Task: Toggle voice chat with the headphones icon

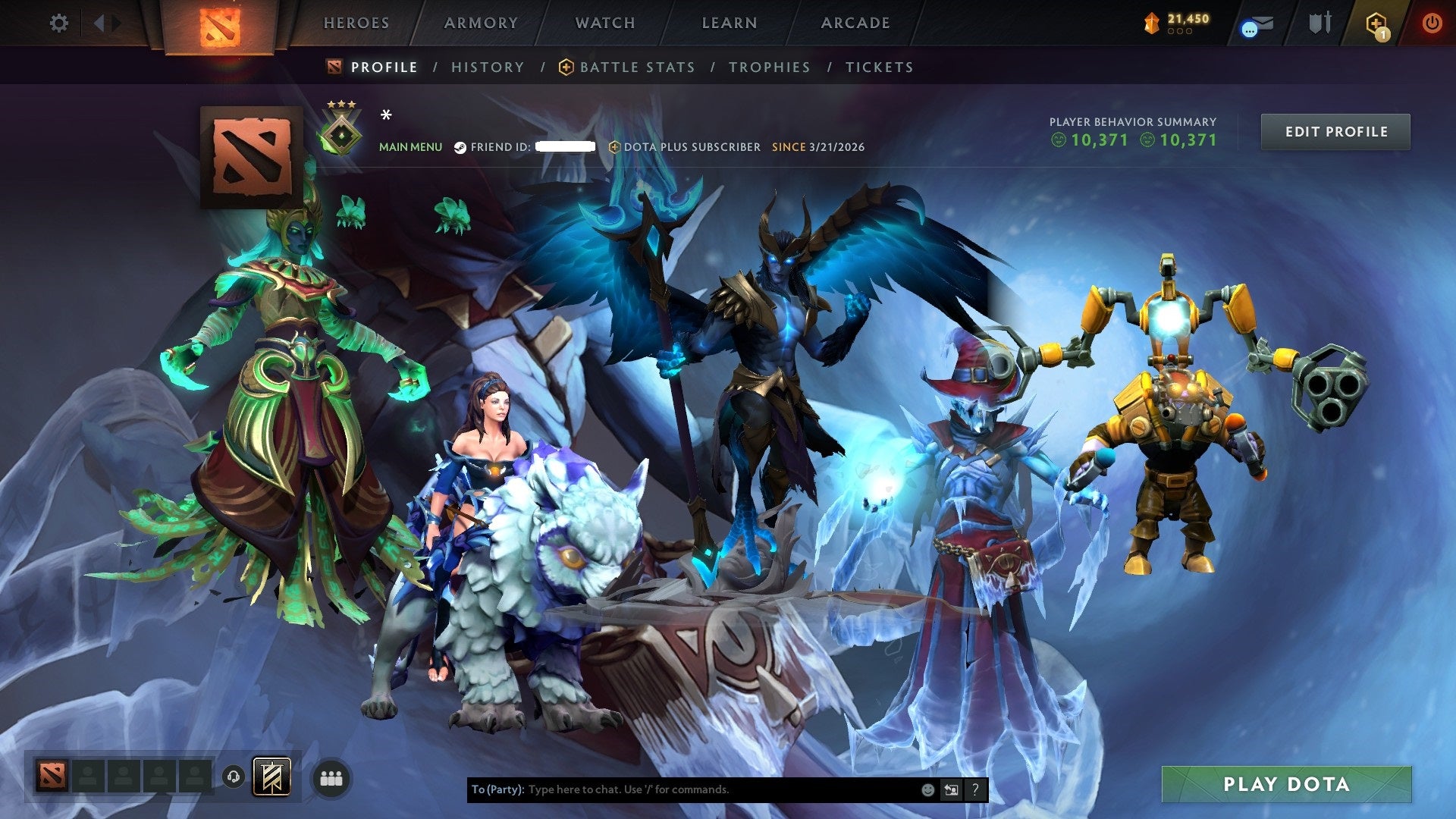Action: click(233, 777)
